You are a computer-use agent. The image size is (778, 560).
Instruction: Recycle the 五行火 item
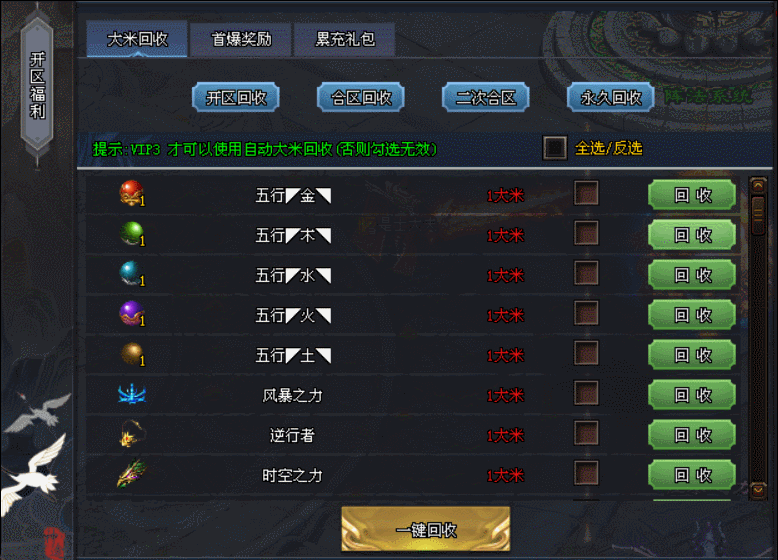692,315
